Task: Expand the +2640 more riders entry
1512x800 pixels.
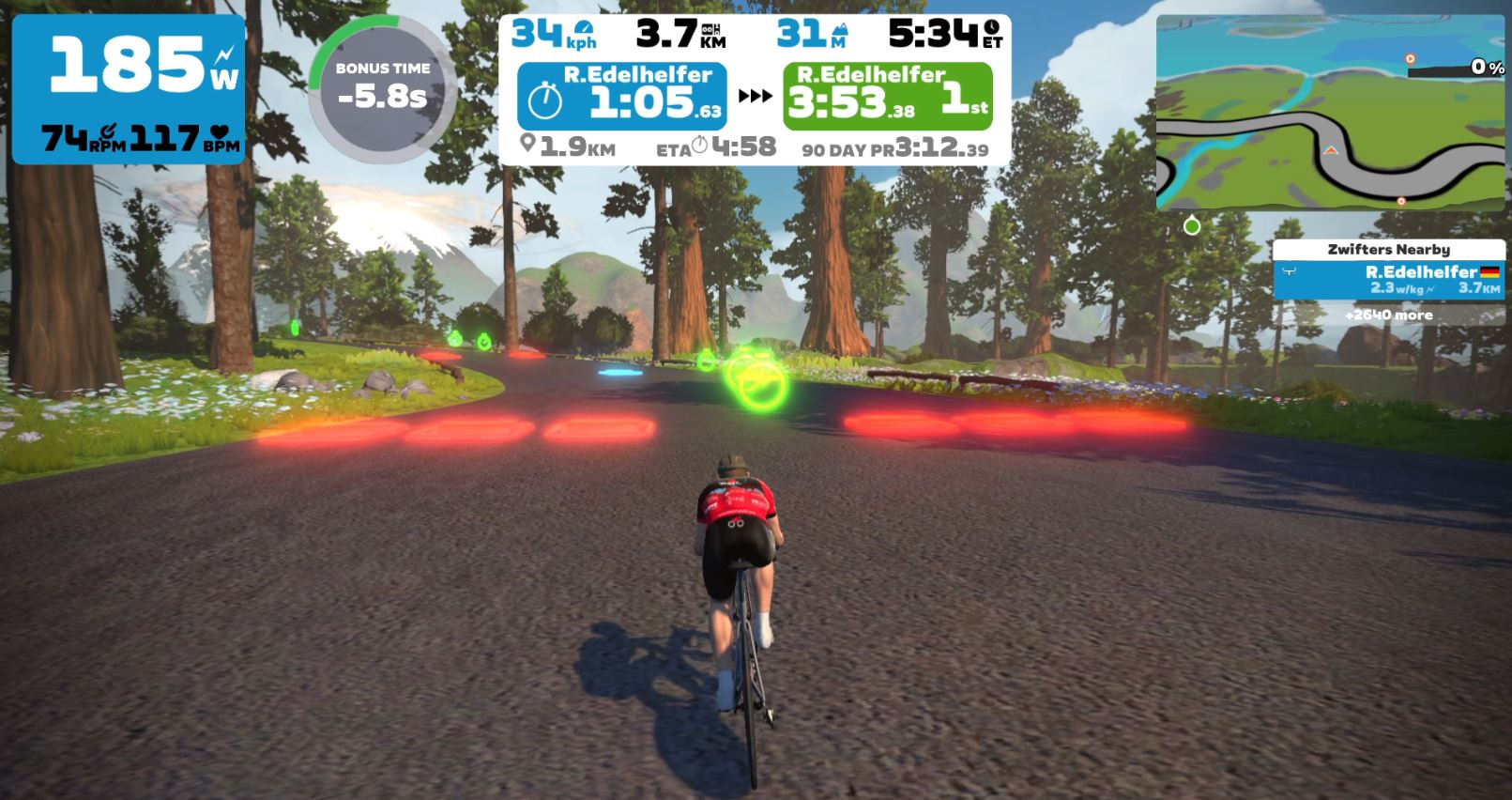Action: tap(1388, 315)
